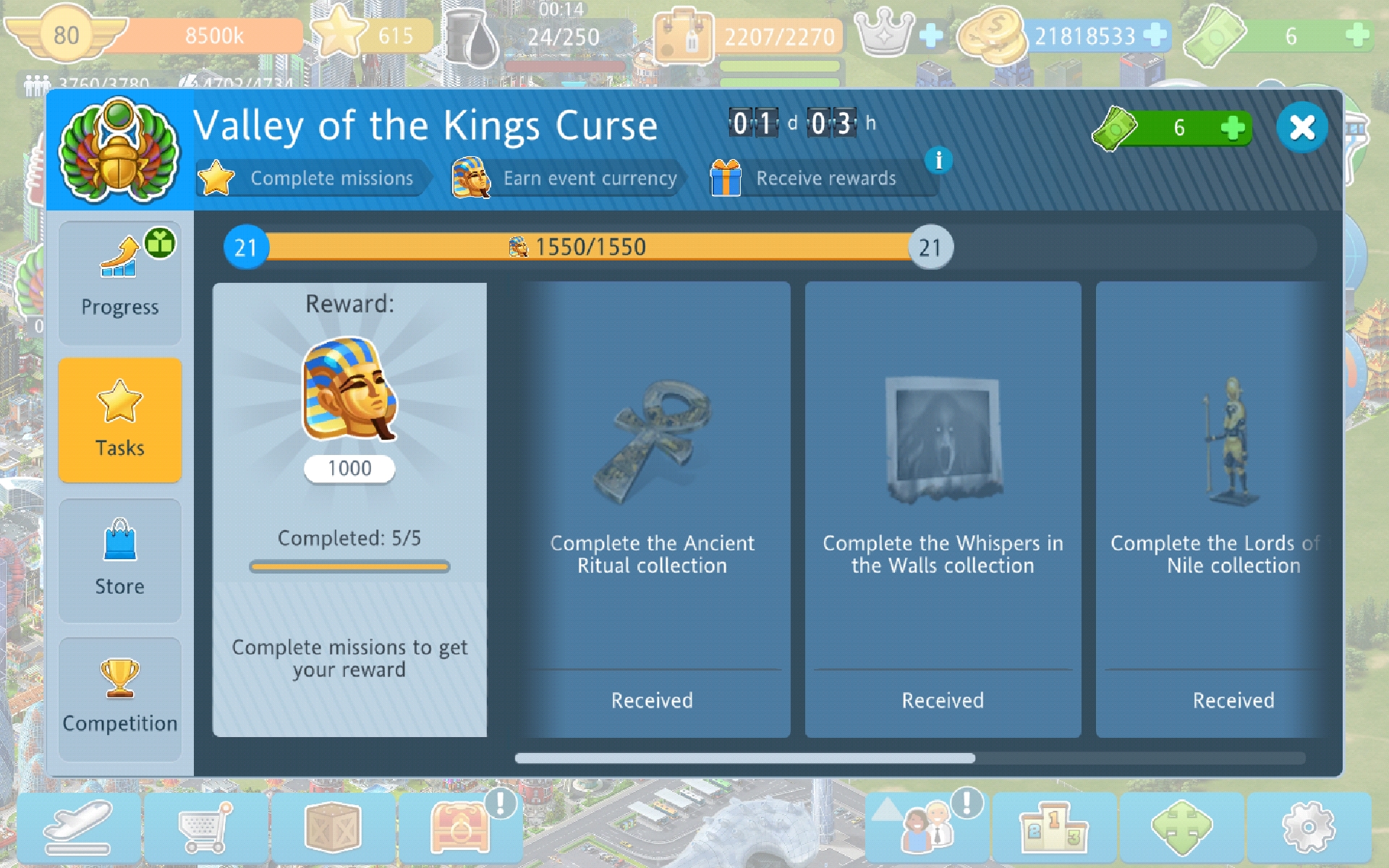Show event info via the blue i icon
The image size is (1389, 868).
[938, 160]
